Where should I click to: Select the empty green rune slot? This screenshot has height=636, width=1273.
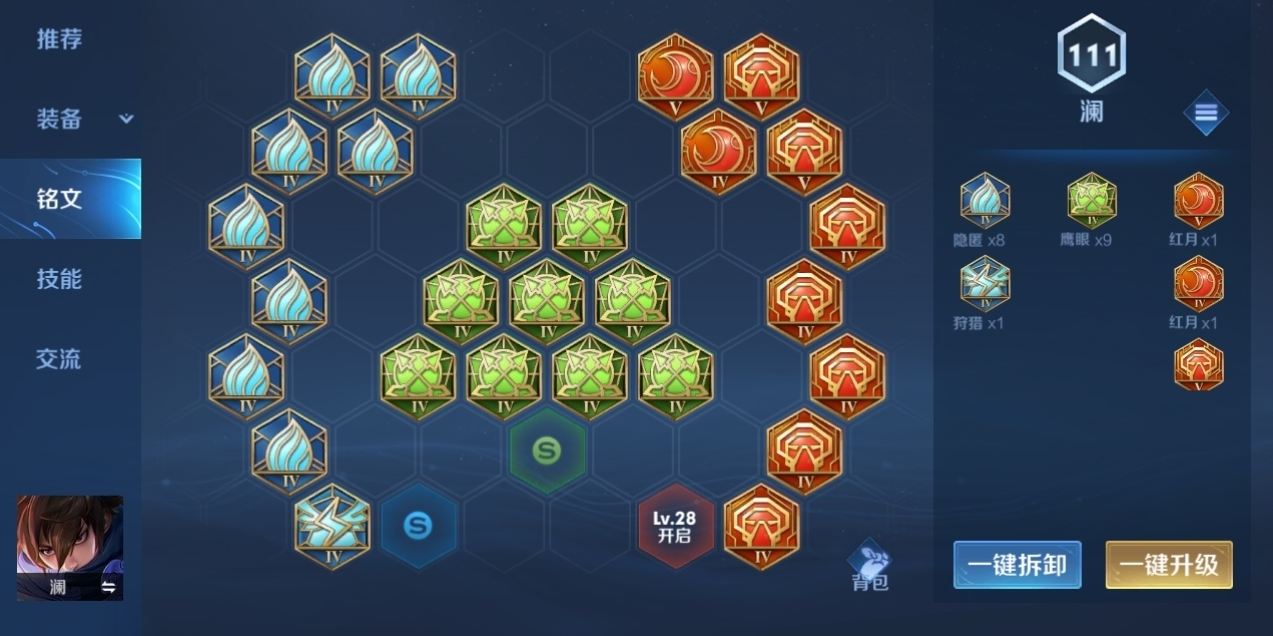point(546,451)
